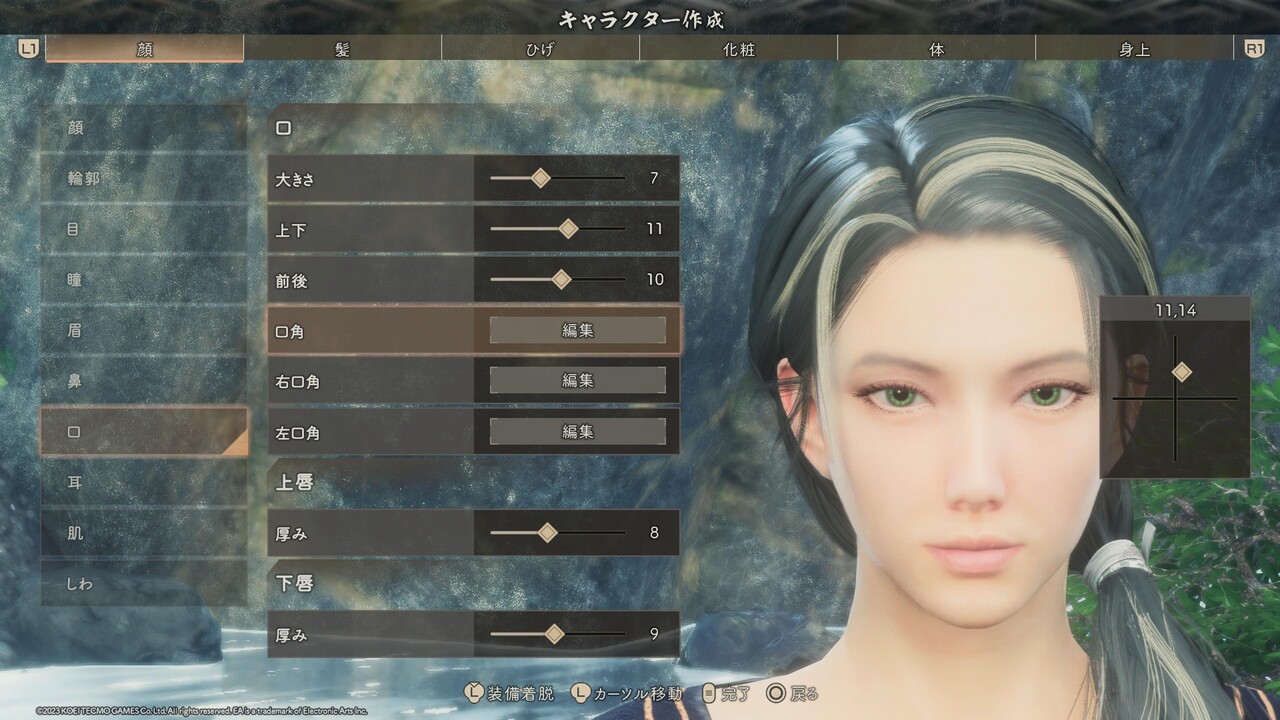
Task: Select the 化粧 makeup tab
Action: 738,49
